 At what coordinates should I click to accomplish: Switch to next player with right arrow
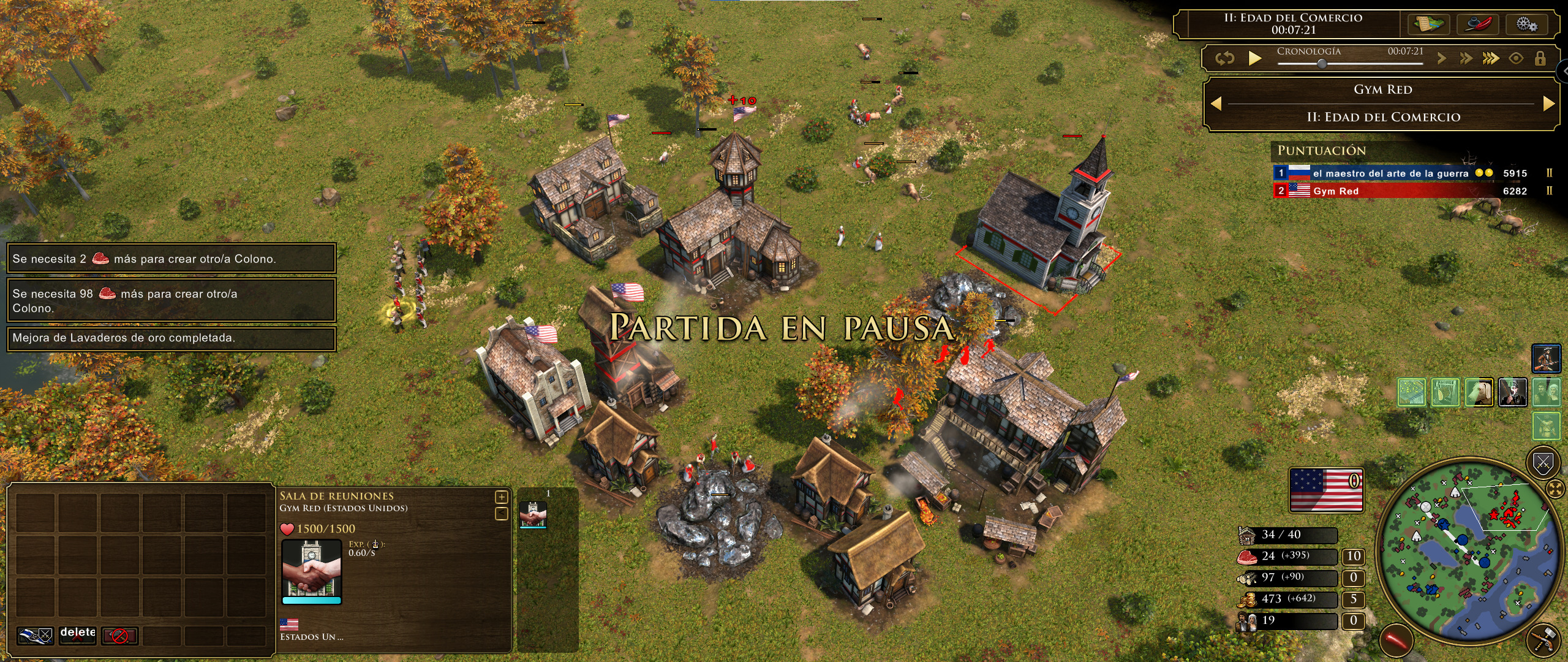(x=1549, y=104)
